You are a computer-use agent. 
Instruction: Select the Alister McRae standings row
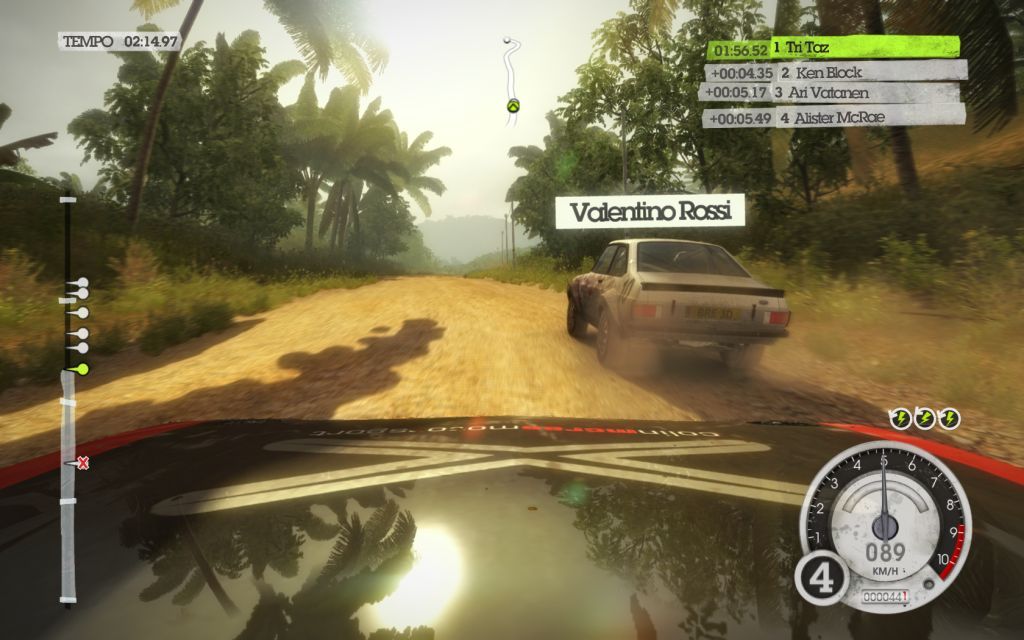click(834, 117)
